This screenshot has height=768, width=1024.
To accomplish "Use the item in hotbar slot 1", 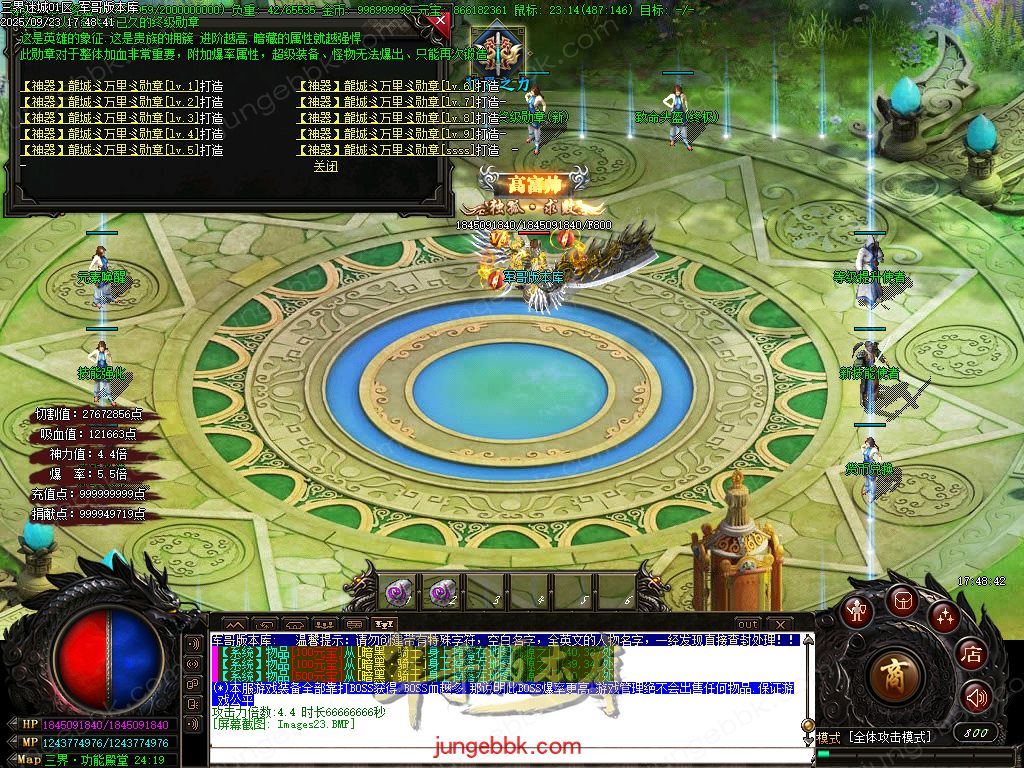I will click(x=397, y=592).
